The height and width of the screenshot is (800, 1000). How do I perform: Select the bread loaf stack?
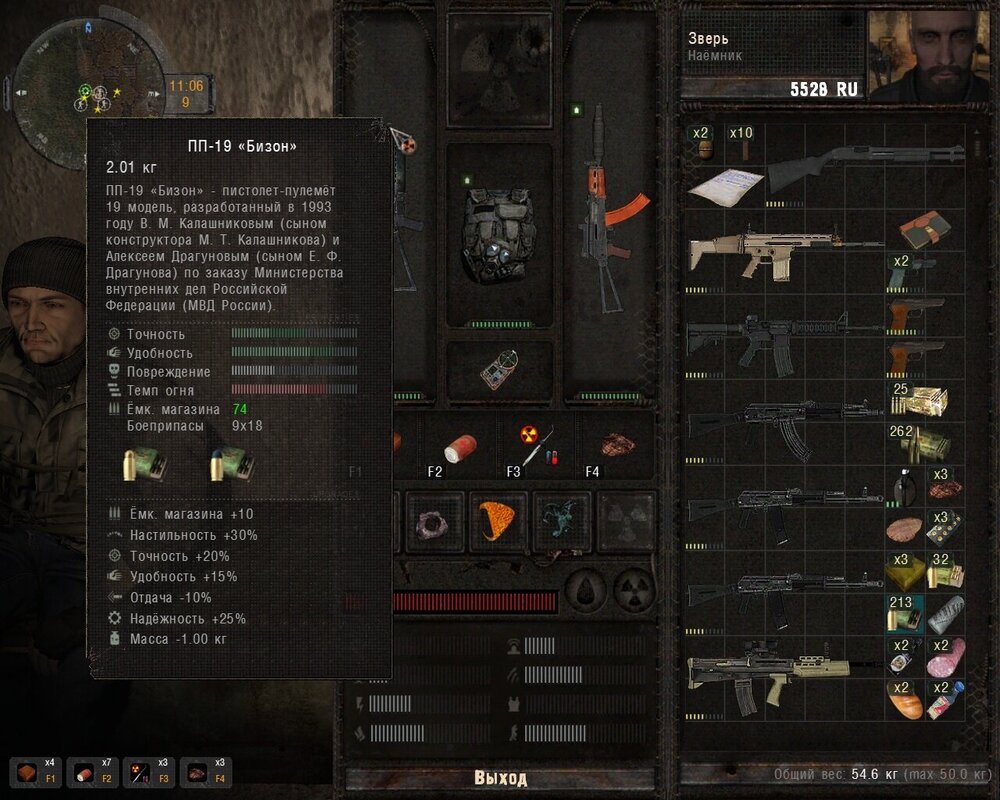point(906,698)
